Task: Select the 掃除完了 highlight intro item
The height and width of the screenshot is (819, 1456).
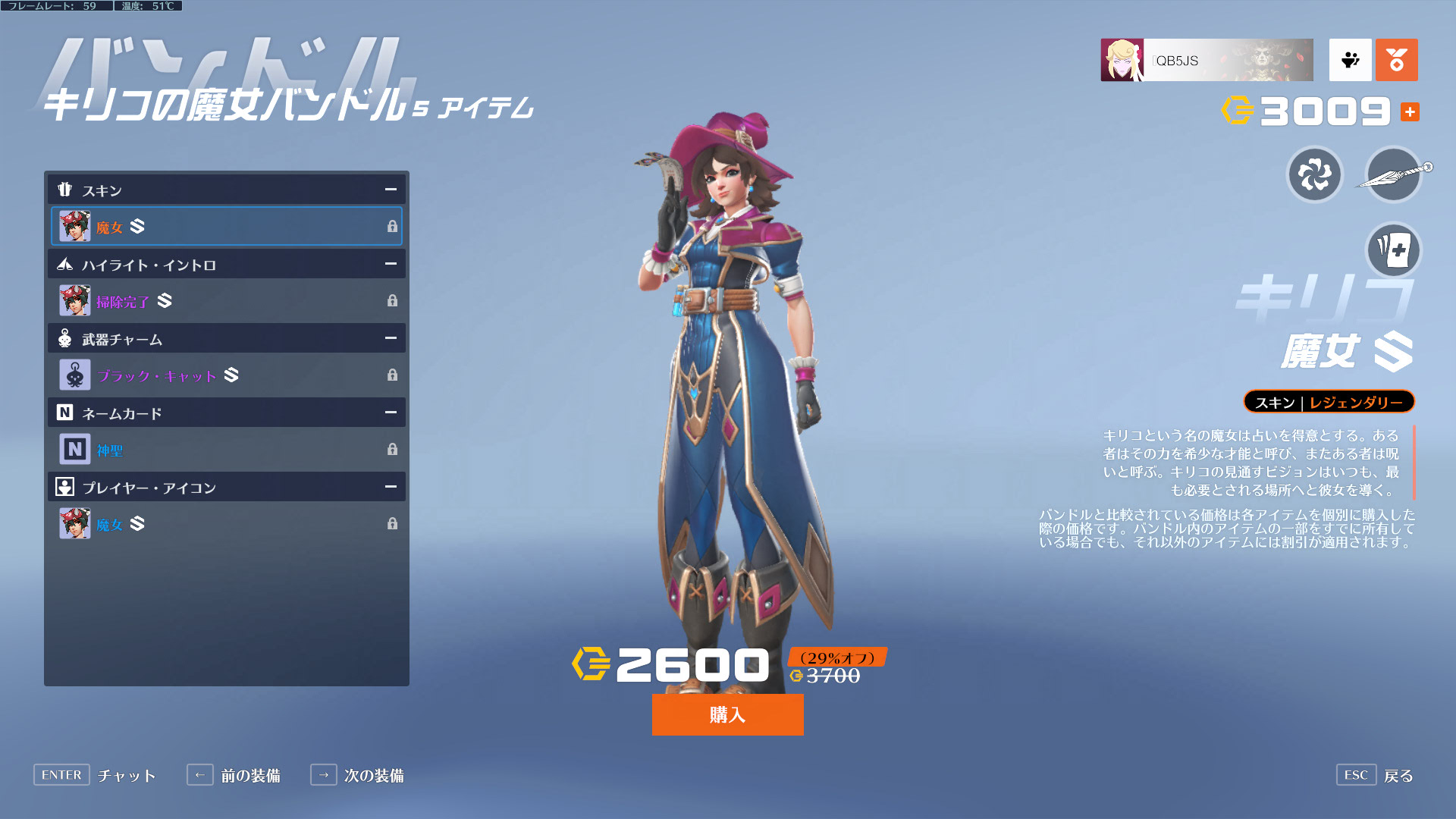Action: tap(226, 300)
